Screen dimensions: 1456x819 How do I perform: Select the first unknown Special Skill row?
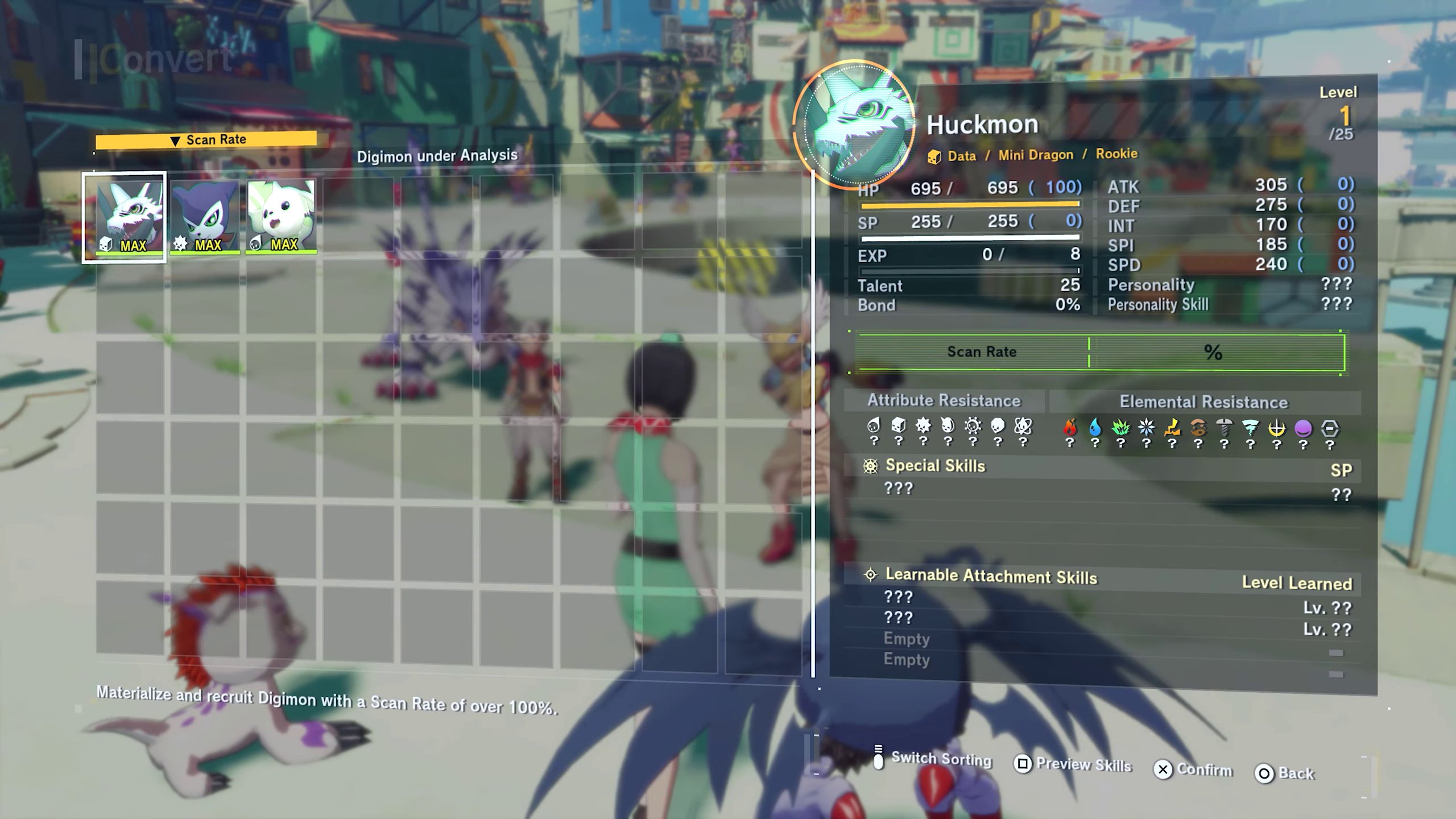[899, 489]
